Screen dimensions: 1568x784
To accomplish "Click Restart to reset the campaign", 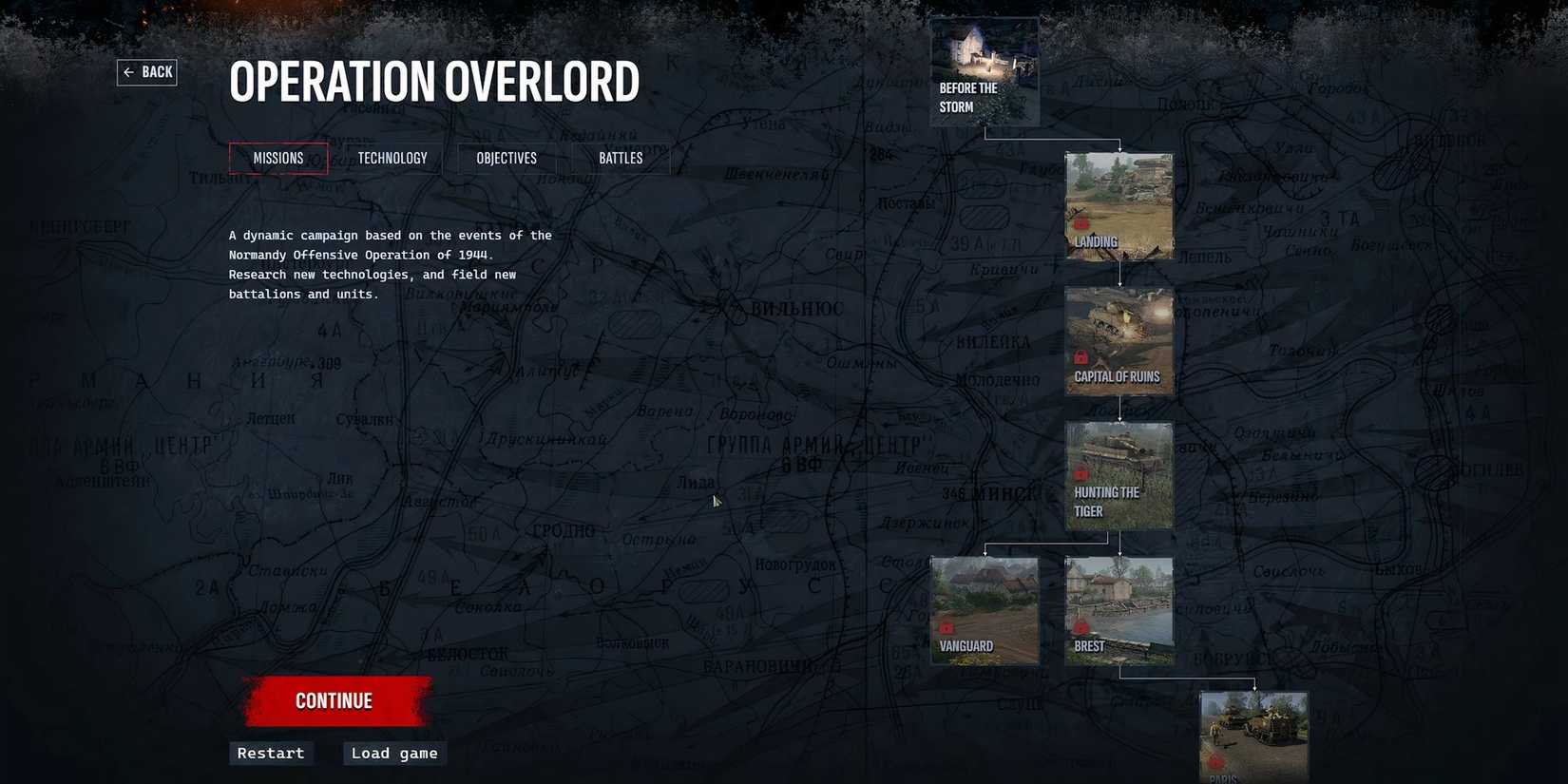I will [x=270, y=753].
